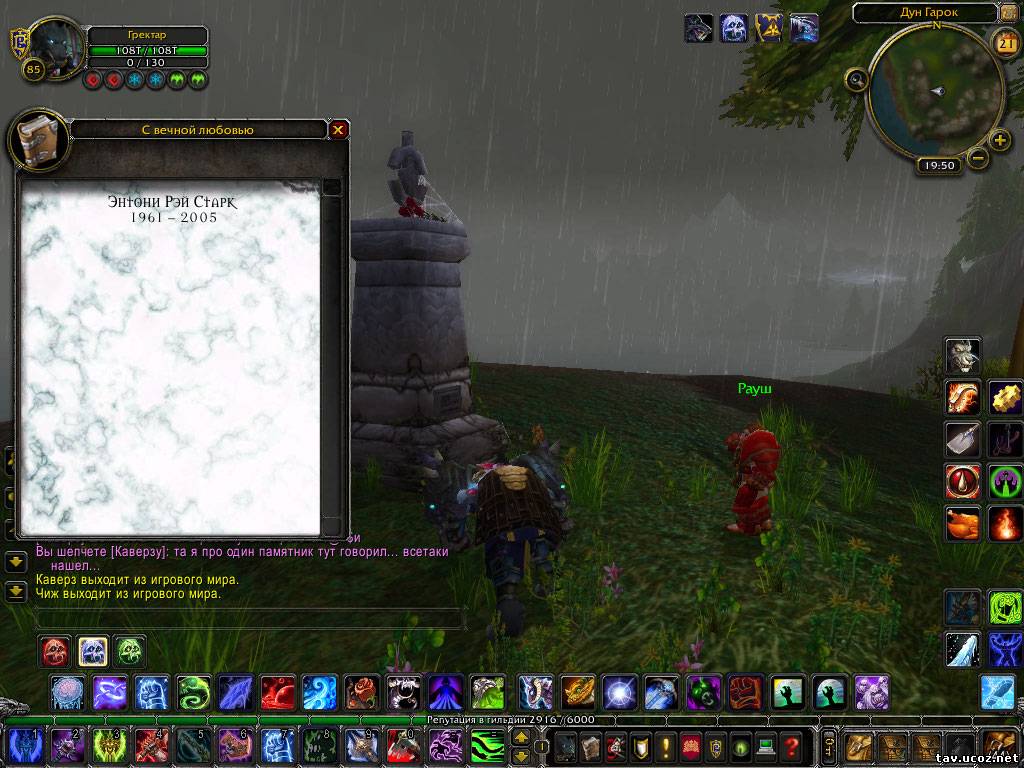
Task: Open the calendar showing day 21
Action: pos(1006,42)
